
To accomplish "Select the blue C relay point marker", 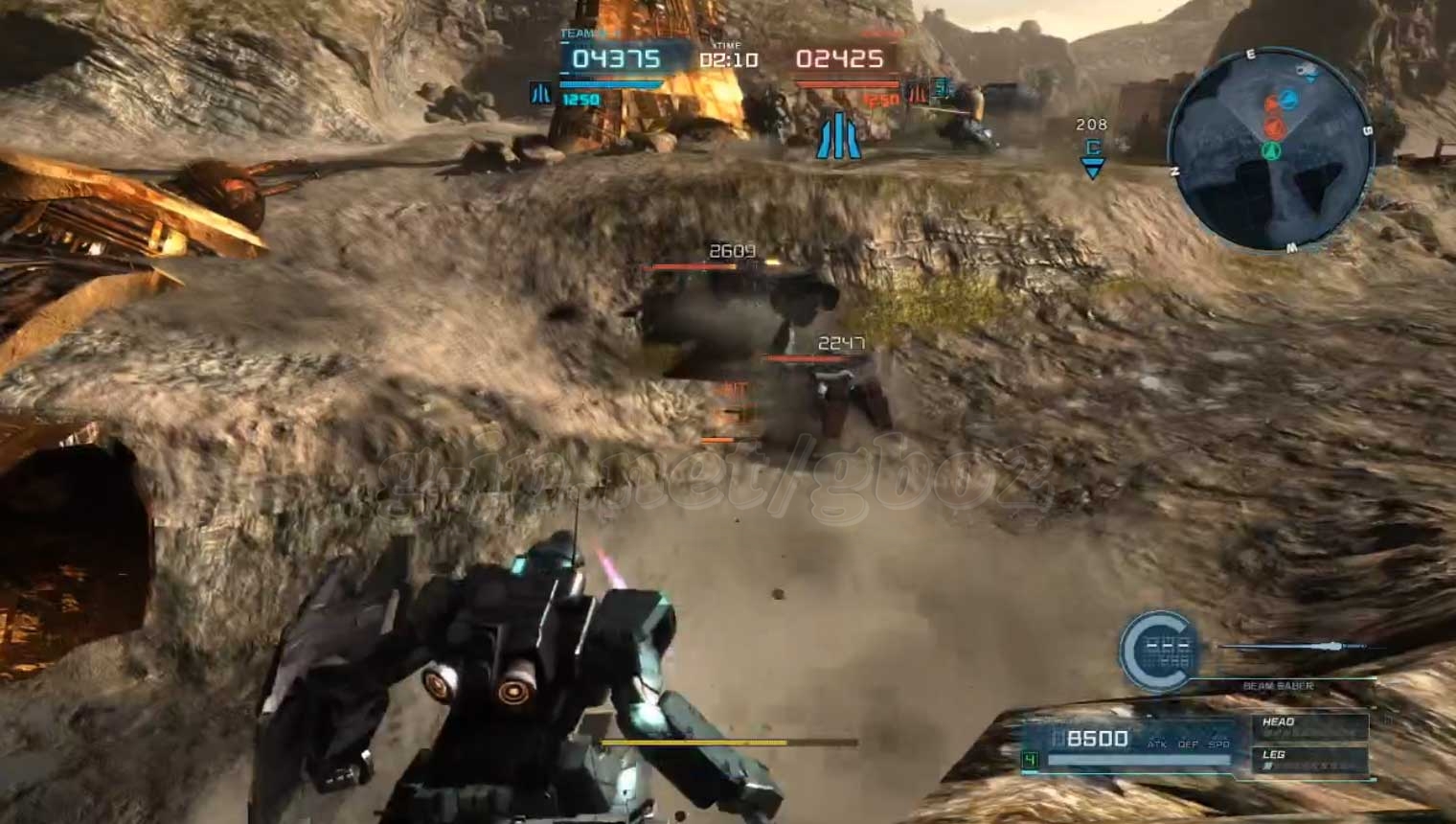I will click(x=1092, y=156).
